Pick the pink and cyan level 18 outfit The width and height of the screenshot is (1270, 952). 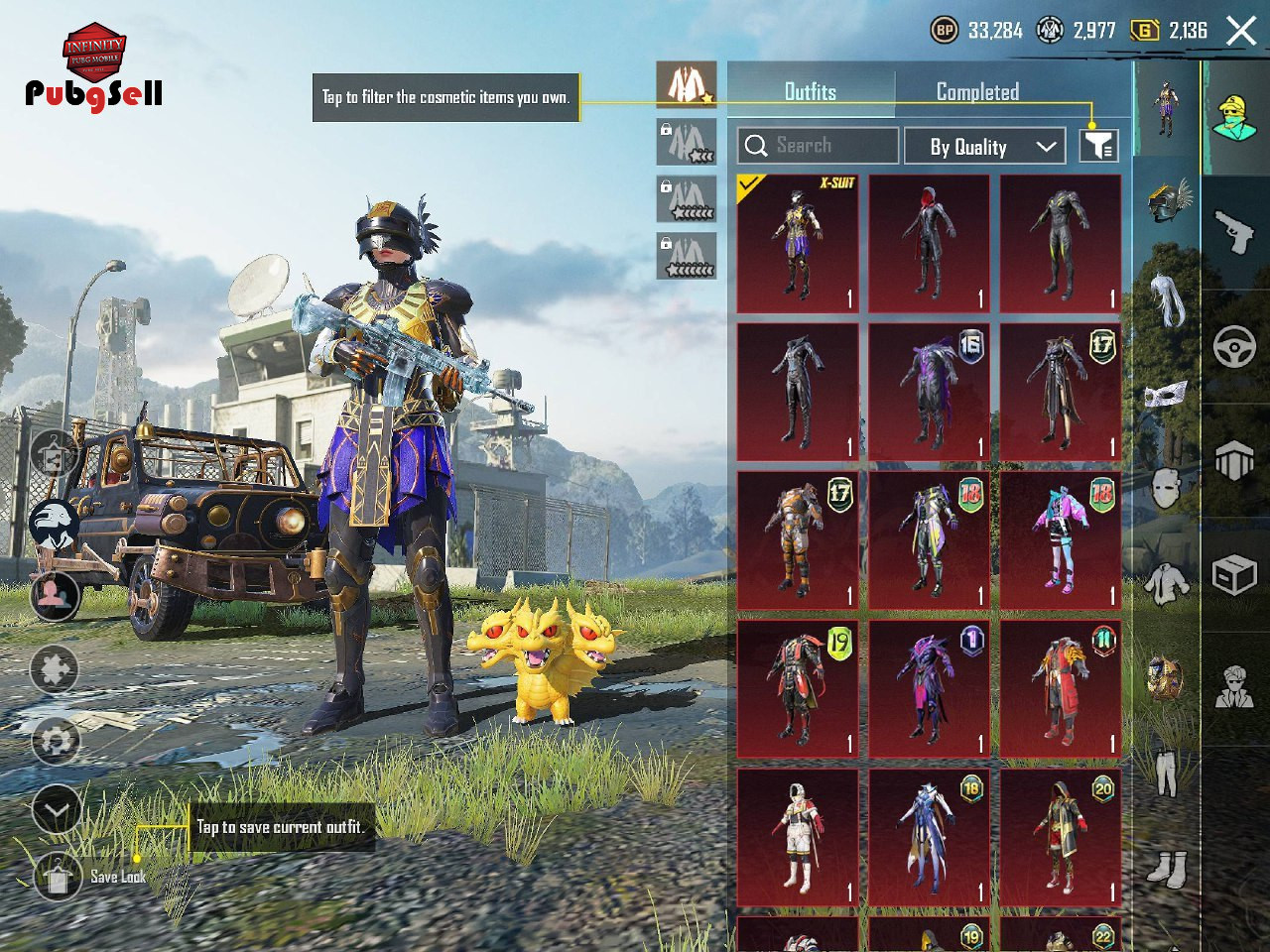[x=1061, y=540]
